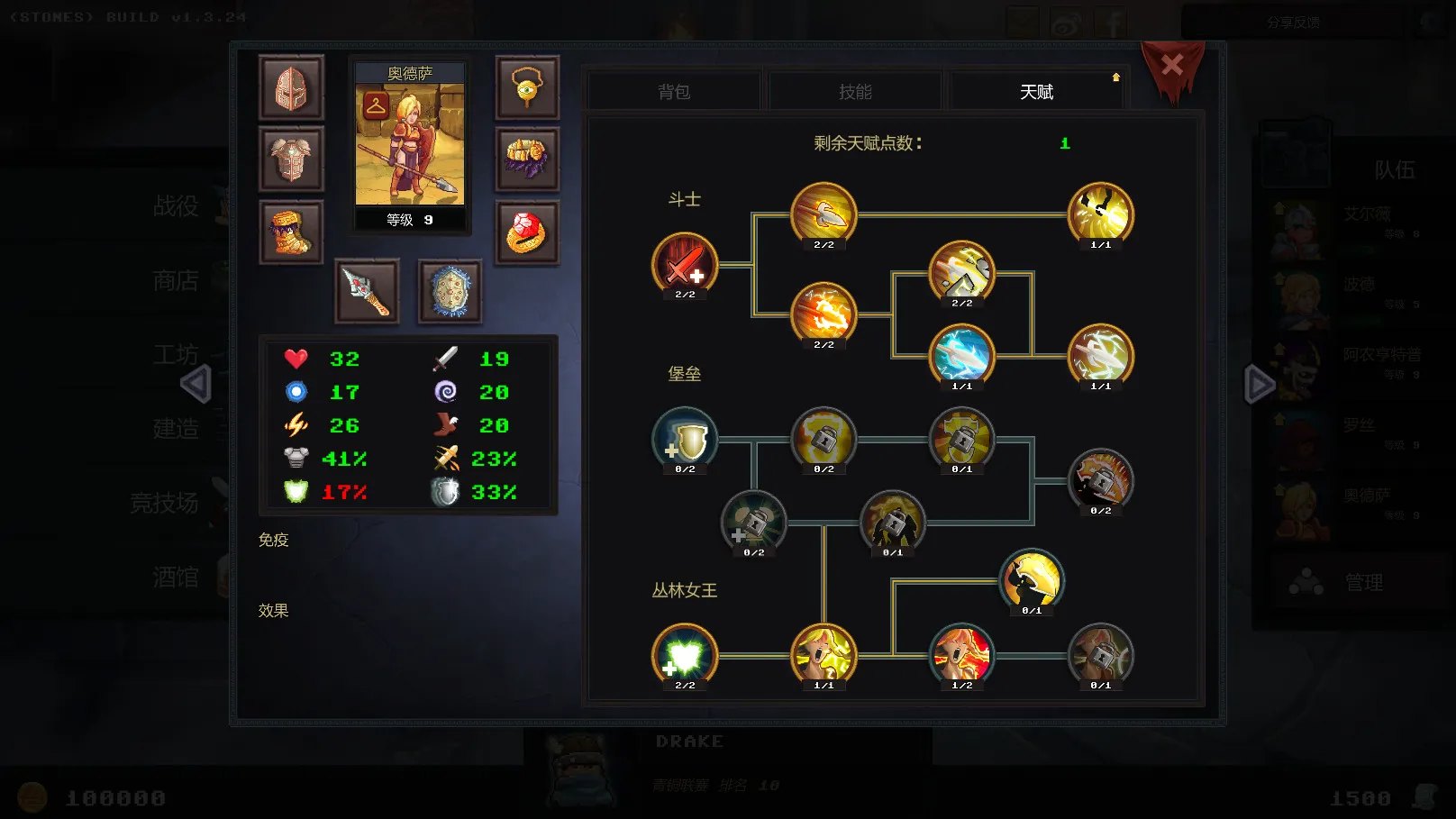Open the 酒馆 menu entry
The width and height of the screenshot is (1456, 819).
tap(177, 577)
